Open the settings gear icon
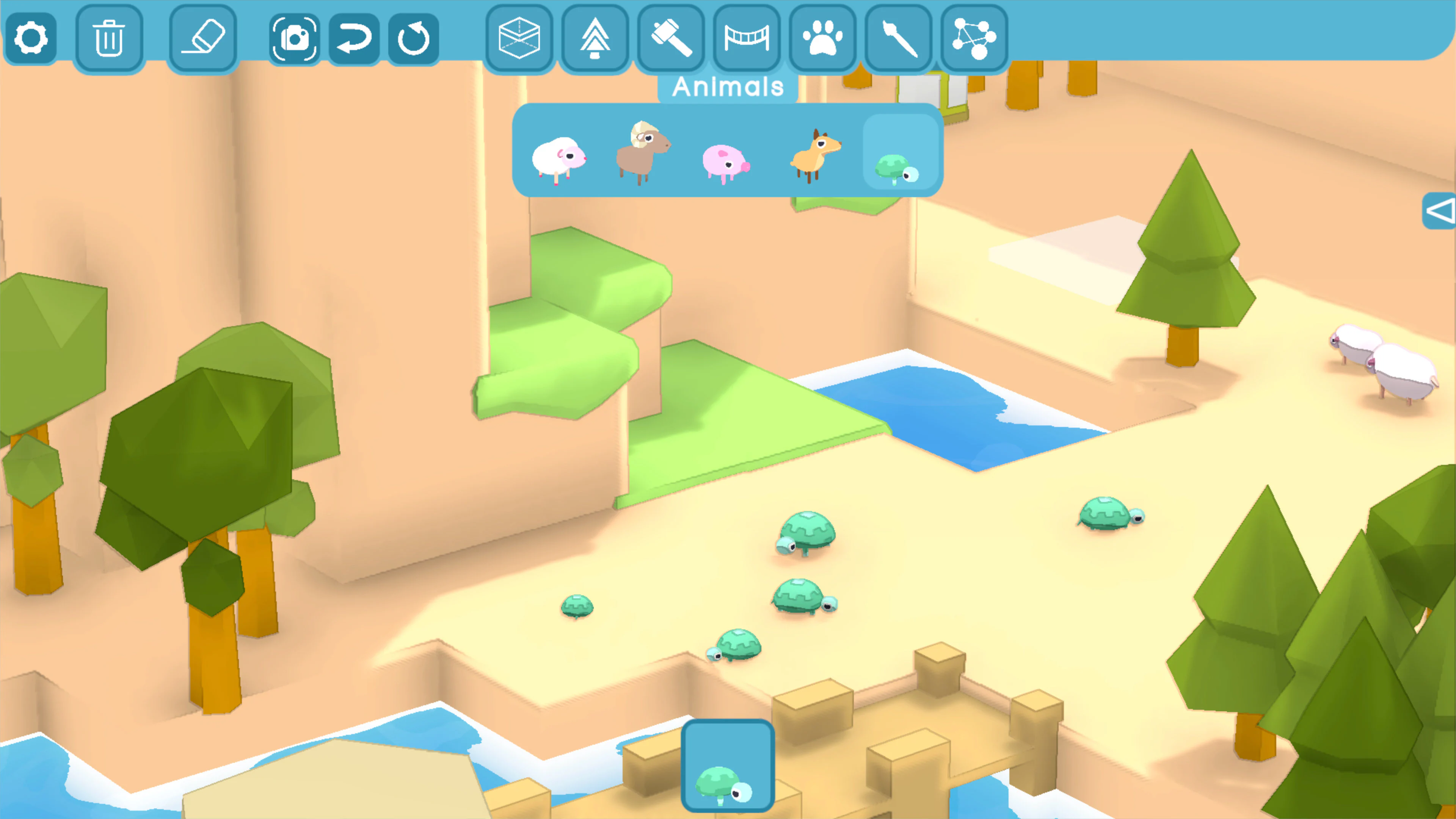Image resolution: width=1456 pixels, height=819 pixels. [x=31, y=37]
